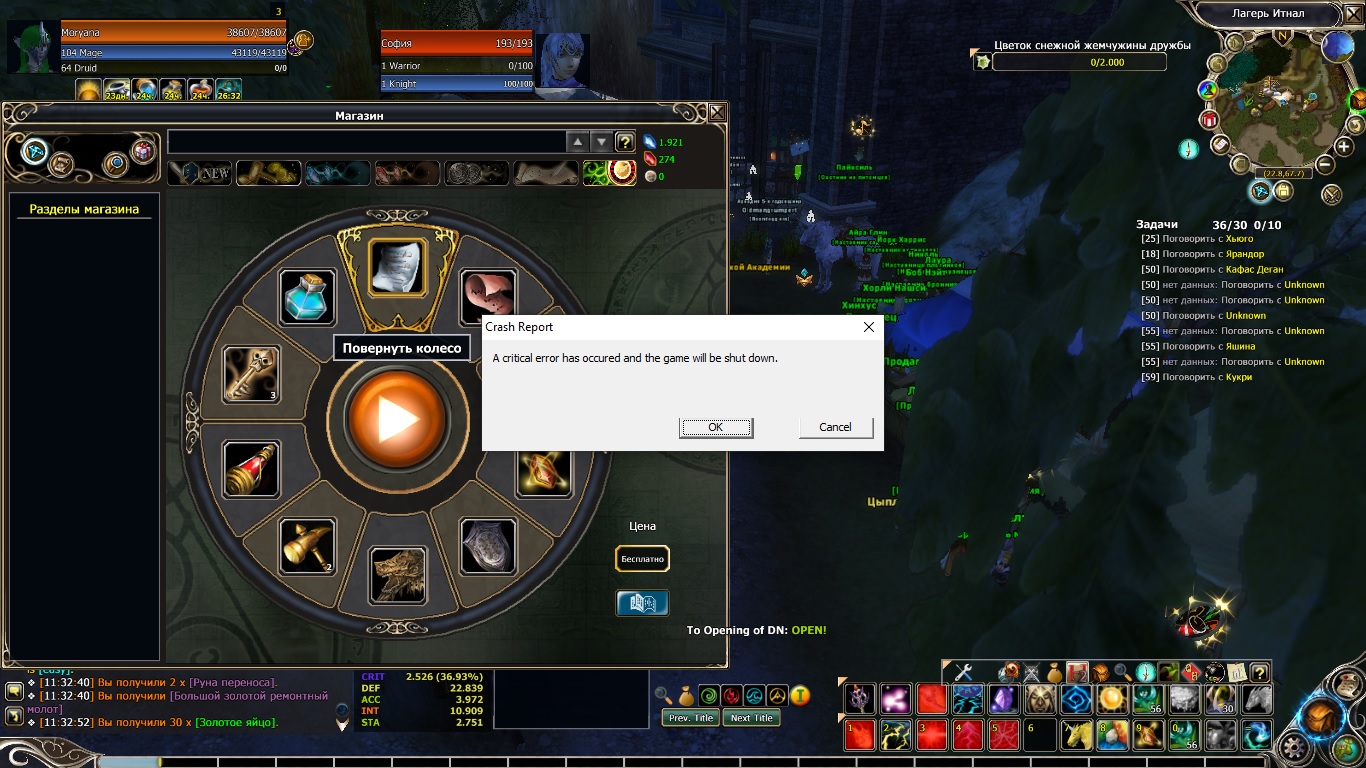Image resolution: width=1366 pixels, height=768 pixels.
Task: Click the Бесплатно price button
Action: click(x=642, y=559)
